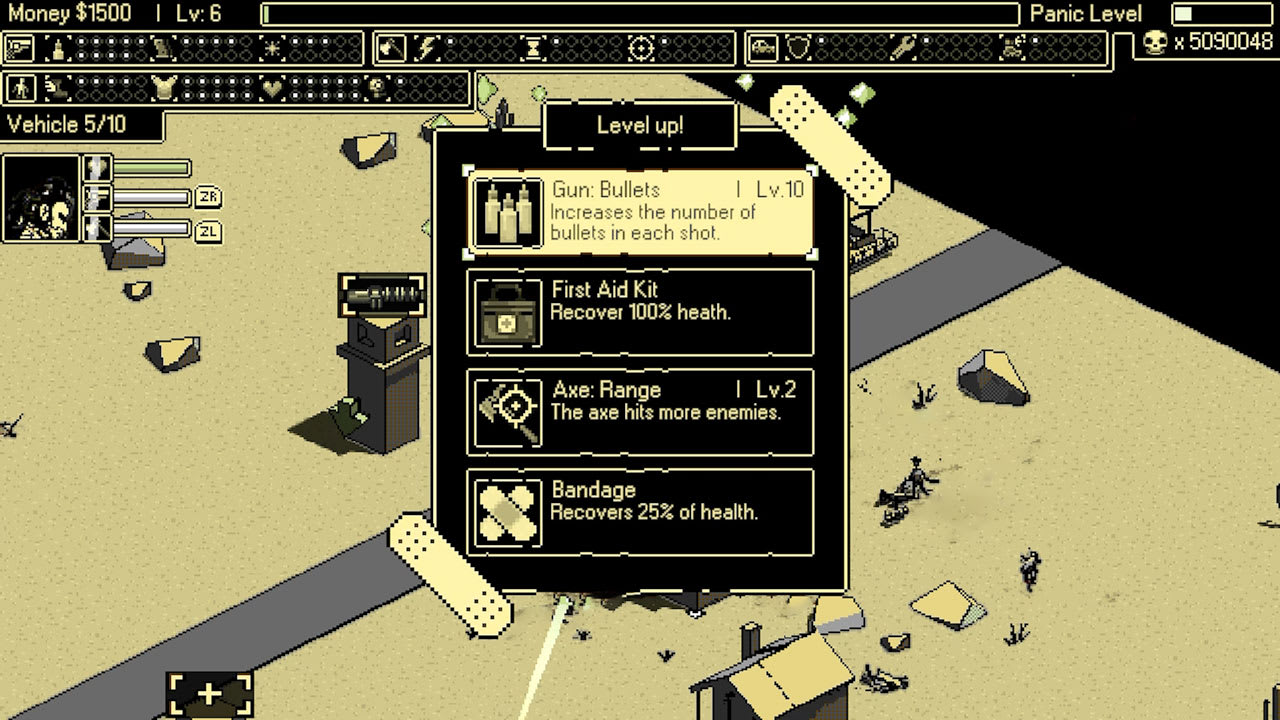The width and height of the screenshot is (1280, 720).
Task: Click the hourglass upgrade icon
Action: [x=535, y=46]
